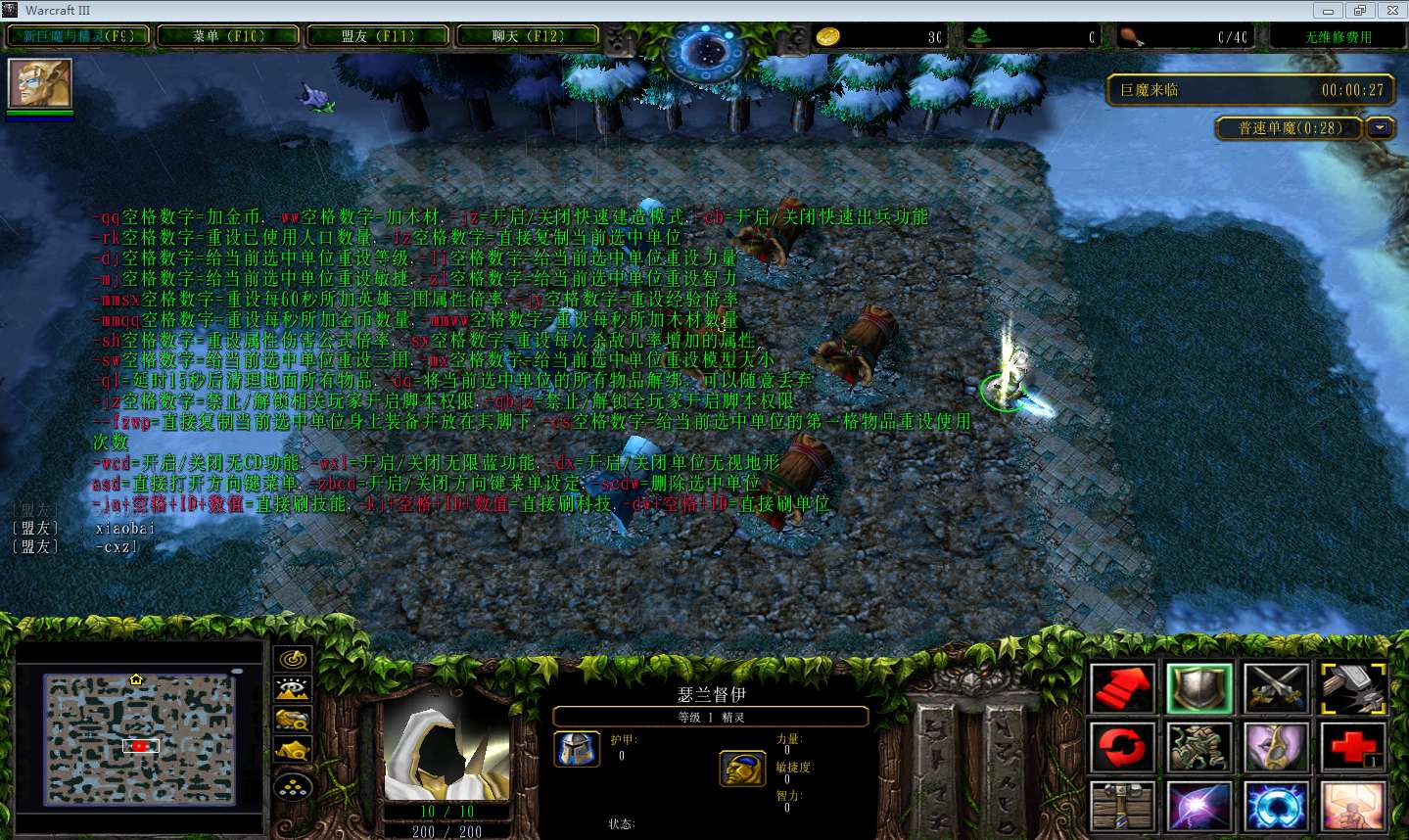Toggle minimap terrain display eye icon
This screenshot has height=840, width=1409.
click(x=293, y=689)
